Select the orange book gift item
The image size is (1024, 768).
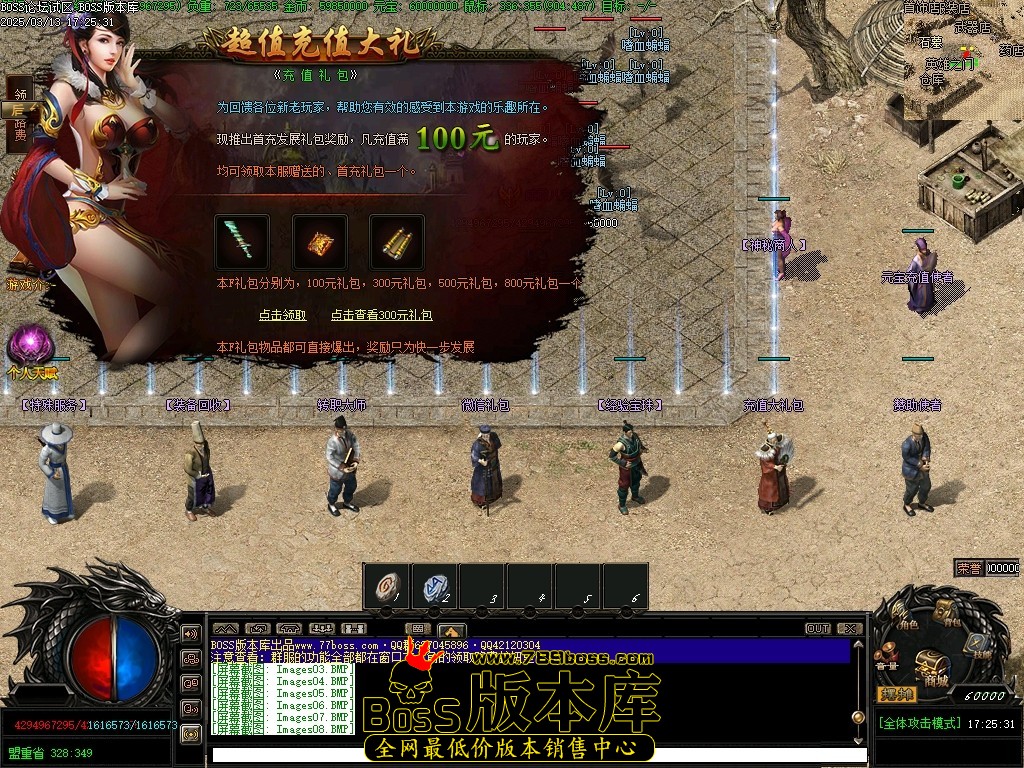(x=320, y=242)
